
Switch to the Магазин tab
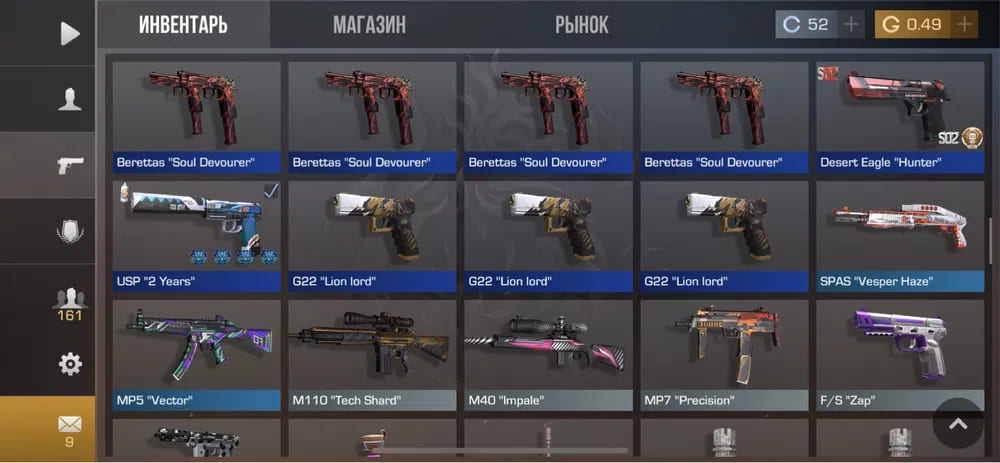tap(369, 25)
